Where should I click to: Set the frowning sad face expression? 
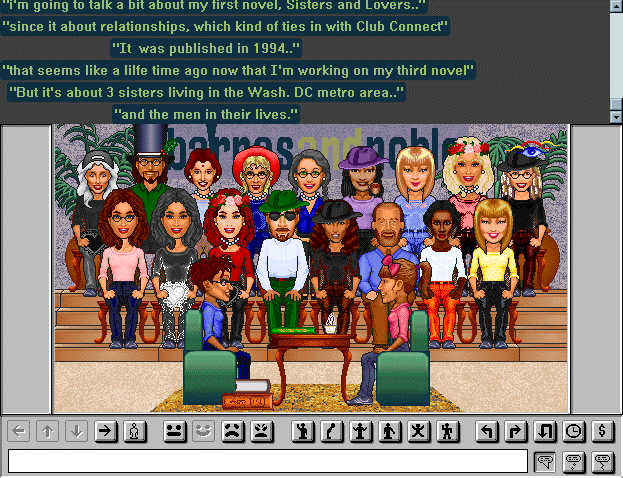(232, 432)
